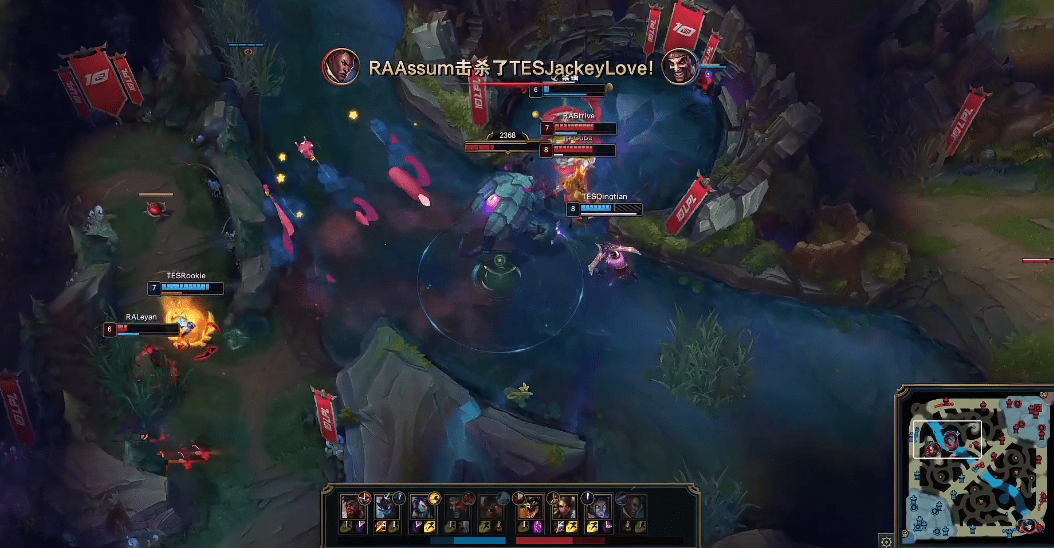Viewport: 1054px width, 548px height.
Task: Open the settings gear beside the minimap
Action: pyautogui.click(x=885, y=540)
